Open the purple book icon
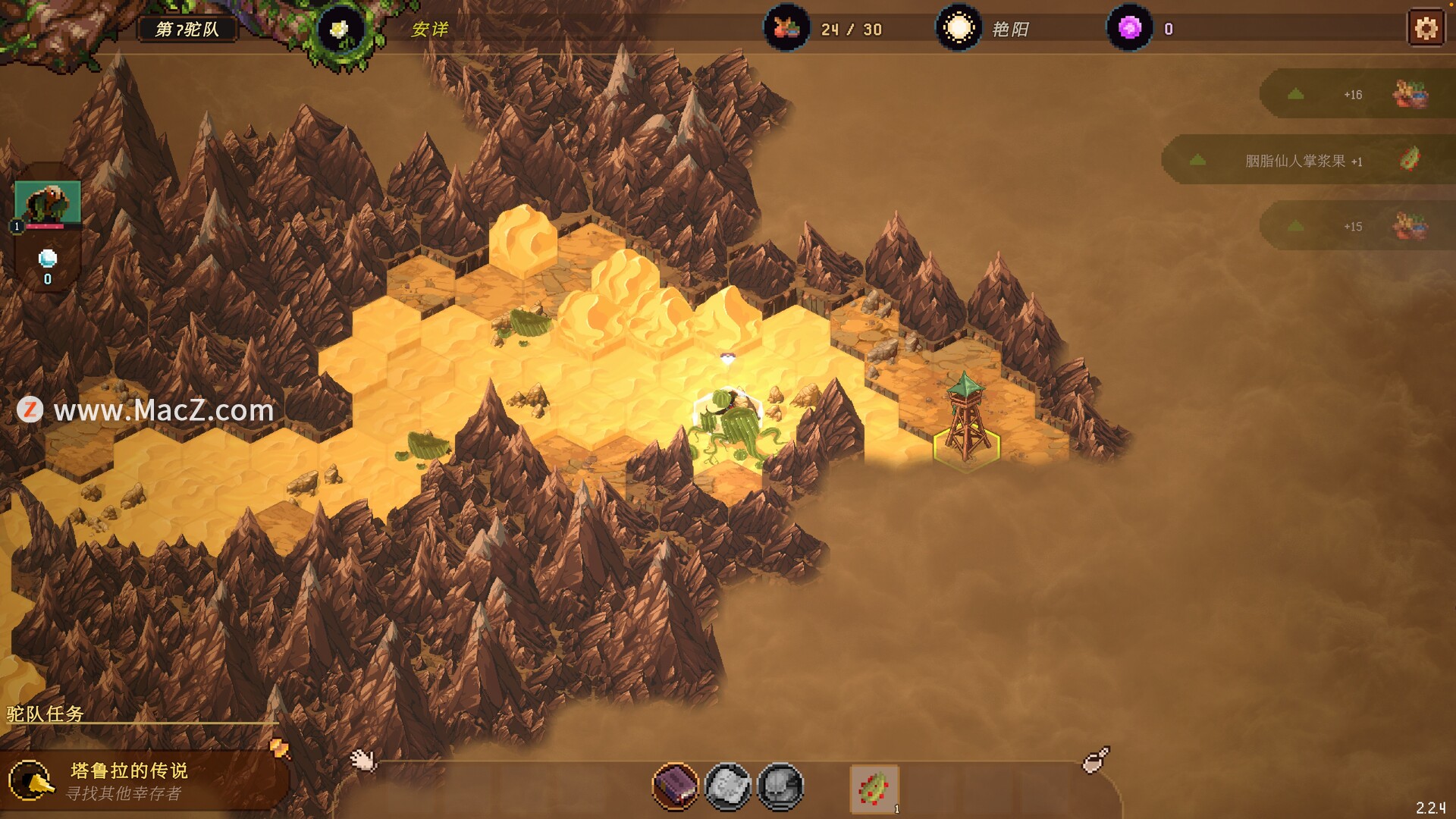The width and height of the screenshot is (1456, 819). coord(675,786)
